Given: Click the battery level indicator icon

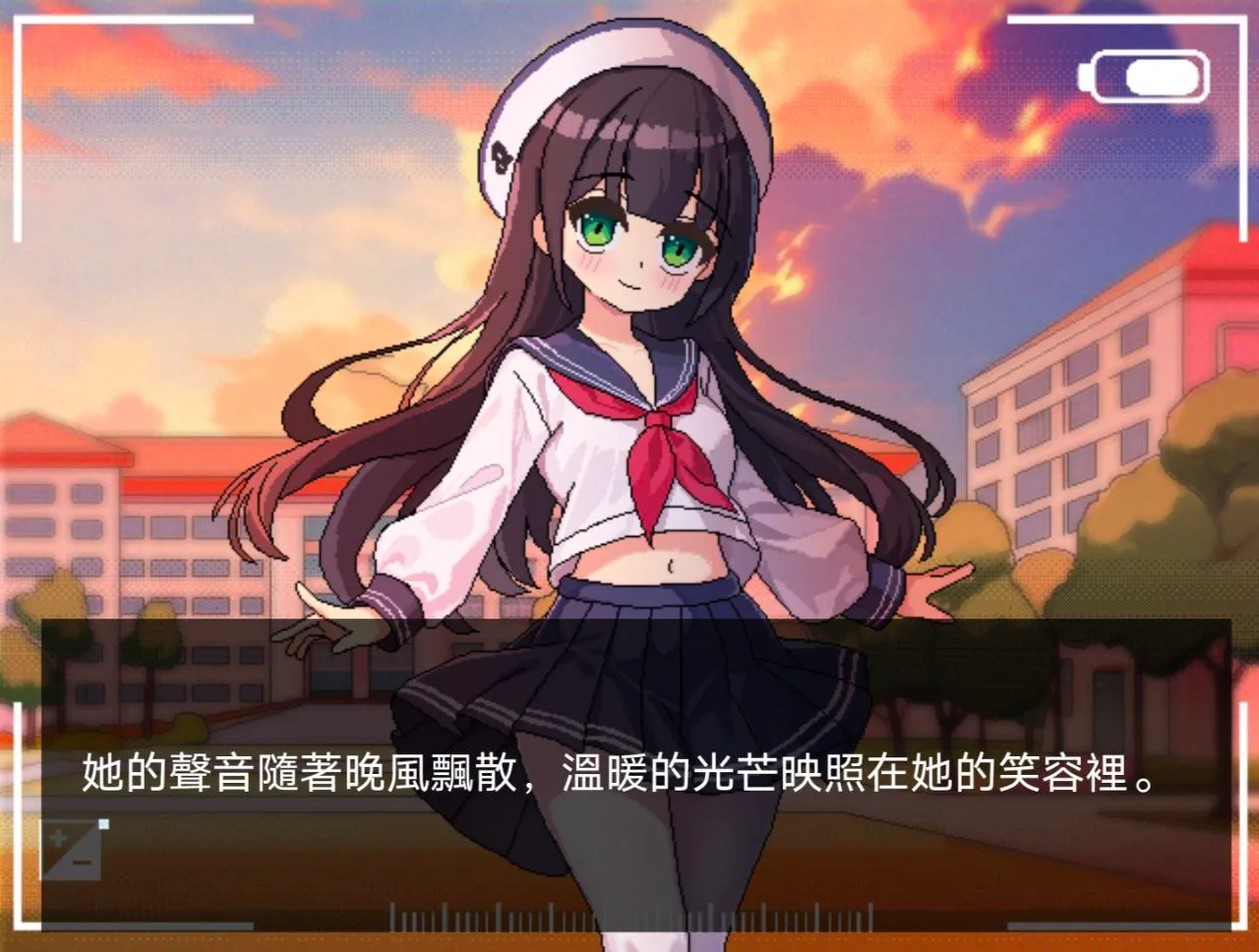Looking at the screenshot, I should [1144, 74].
